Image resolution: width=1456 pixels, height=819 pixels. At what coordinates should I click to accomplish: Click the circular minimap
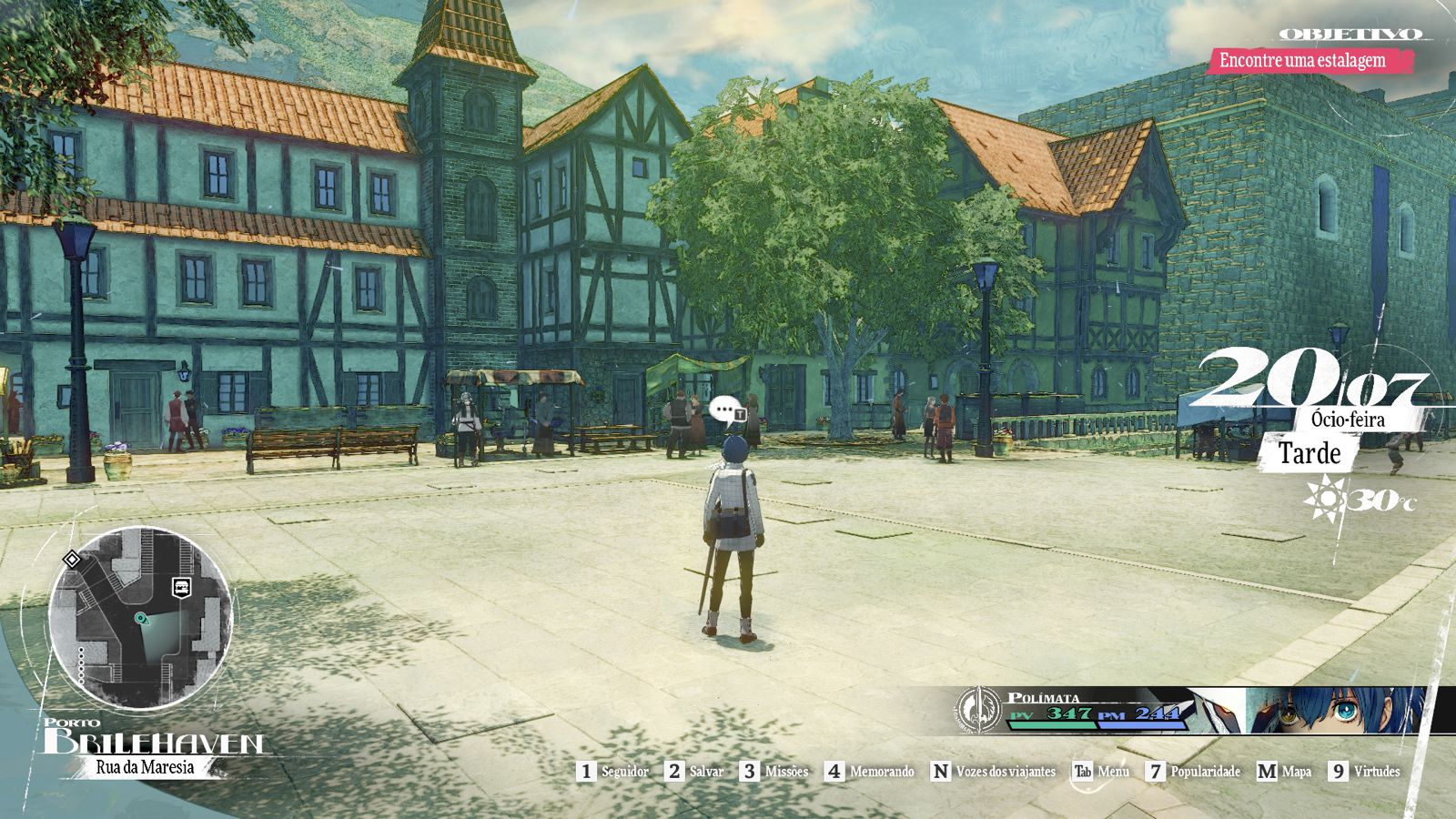(x=141, y=621)
